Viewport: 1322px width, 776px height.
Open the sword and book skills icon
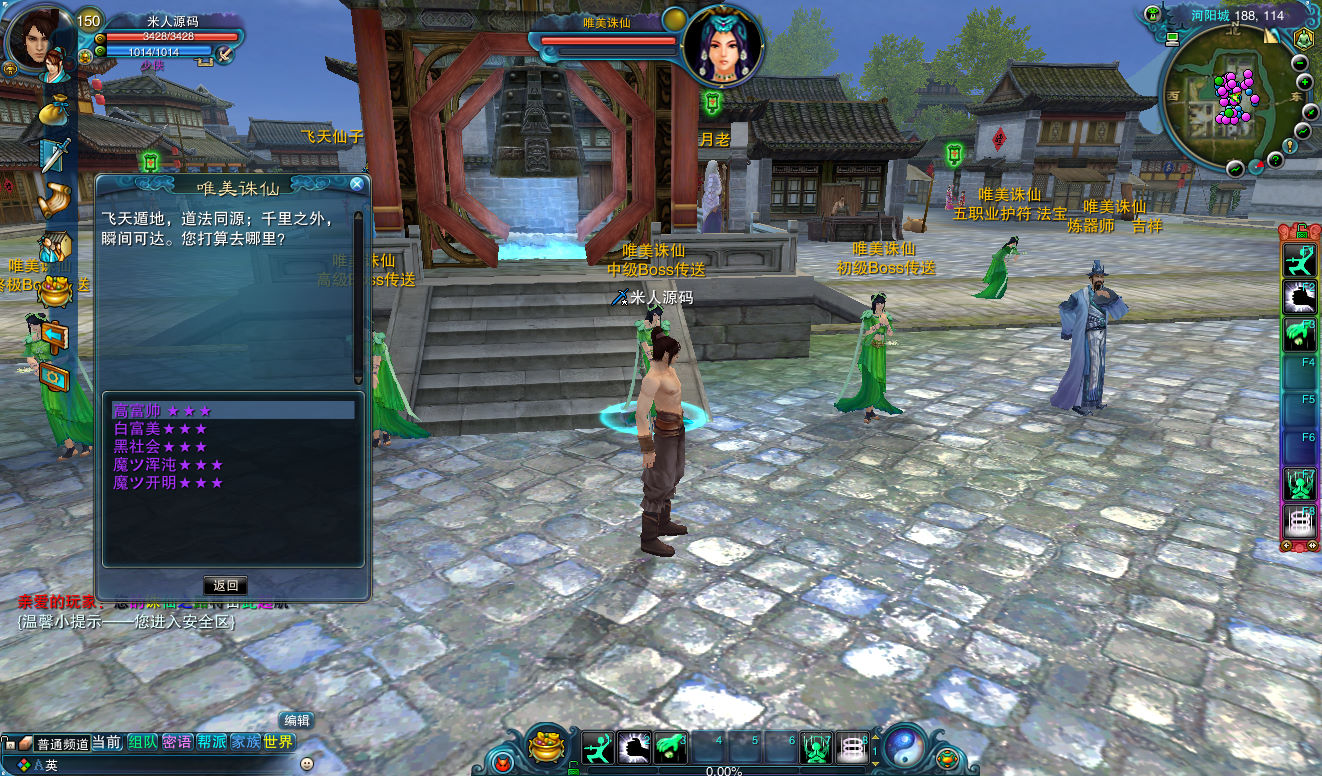[55, 155]
